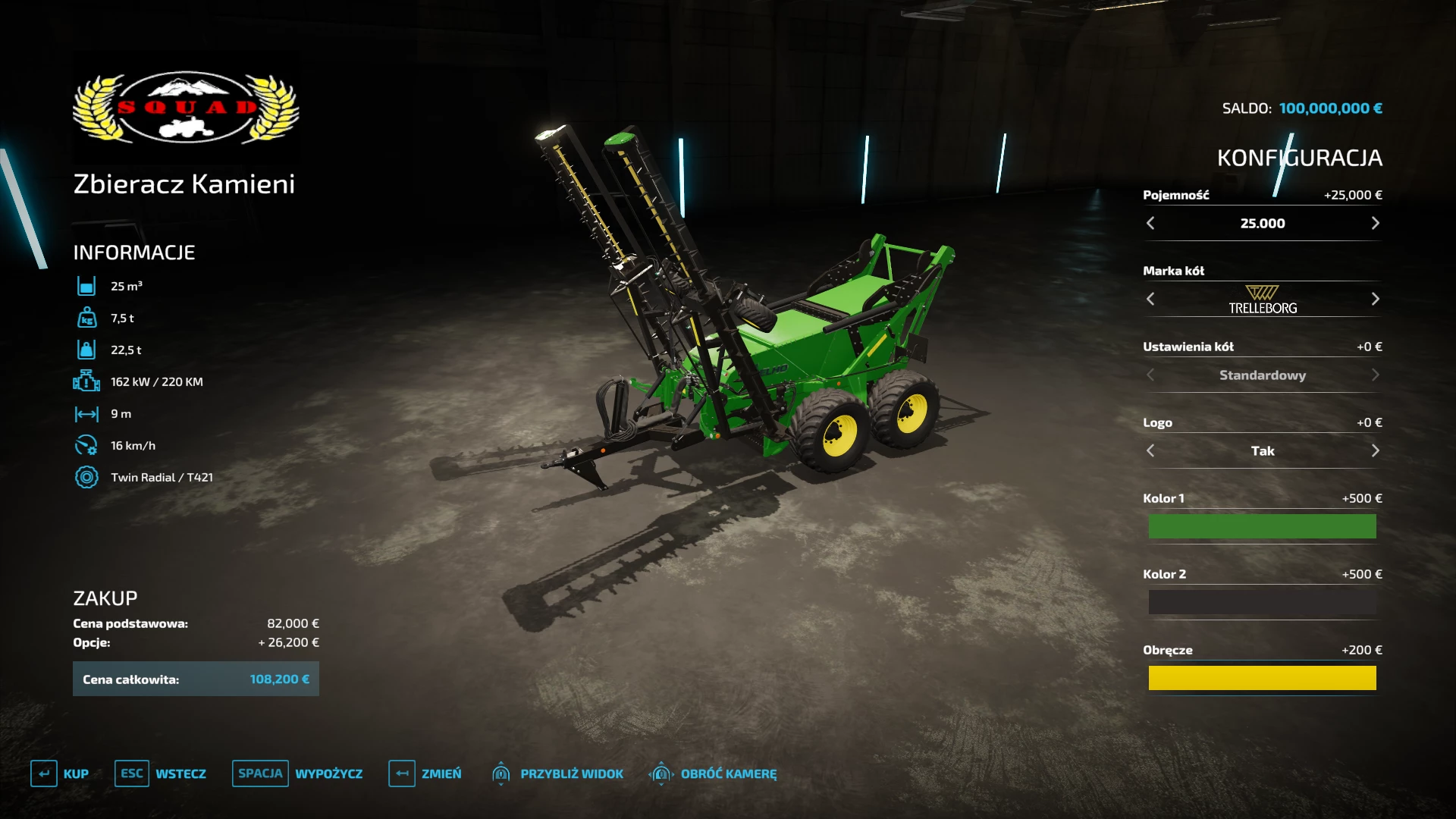Image resolution: width=1456 pixels, height=819 pixels.
Task: Click next arrow for Ustawienia kół
Action: (1375, 375)
